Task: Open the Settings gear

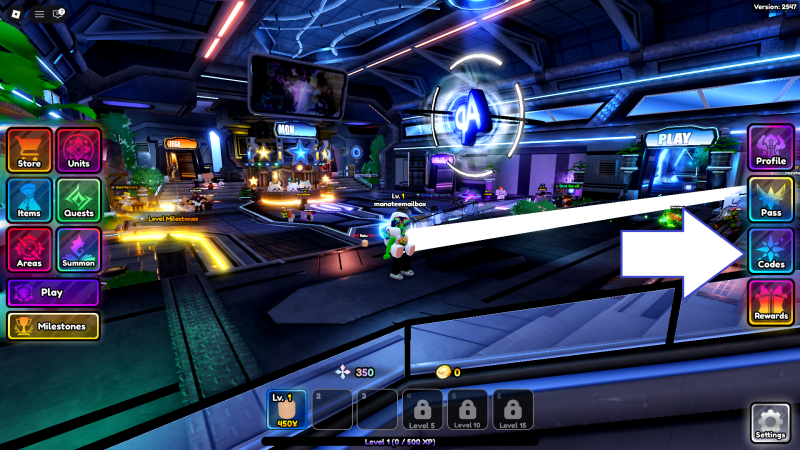Action: [x=770, y=422]
